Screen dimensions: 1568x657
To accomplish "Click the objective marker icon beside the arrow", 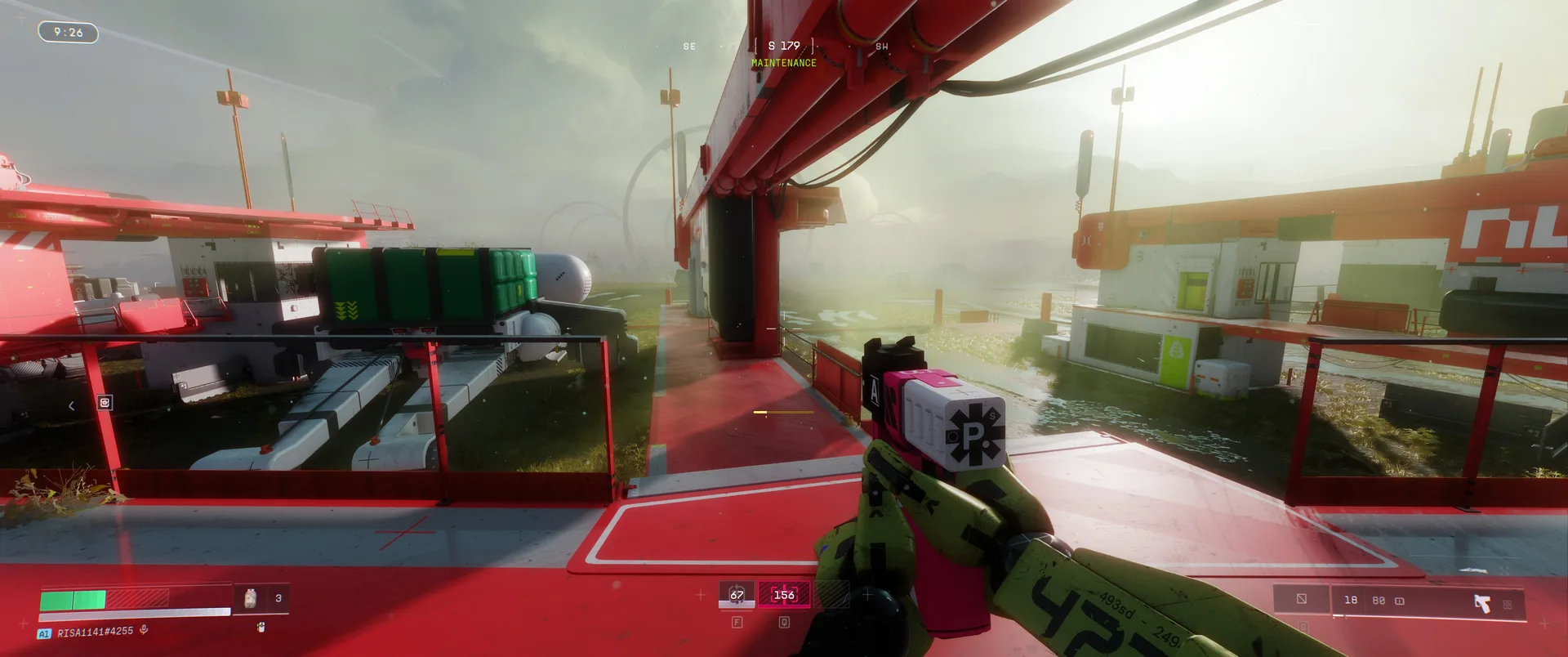I will coord(105,403).
